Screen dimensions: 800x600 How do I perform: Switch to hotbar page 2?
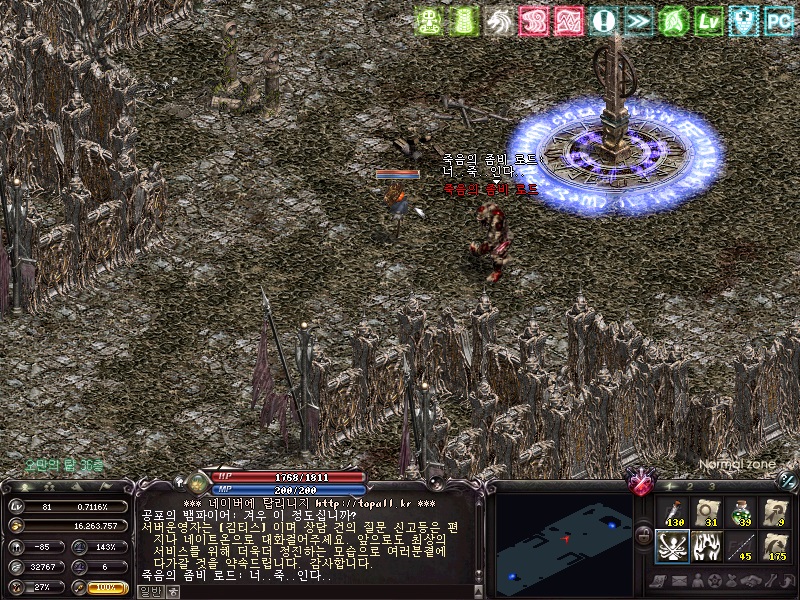690,486
